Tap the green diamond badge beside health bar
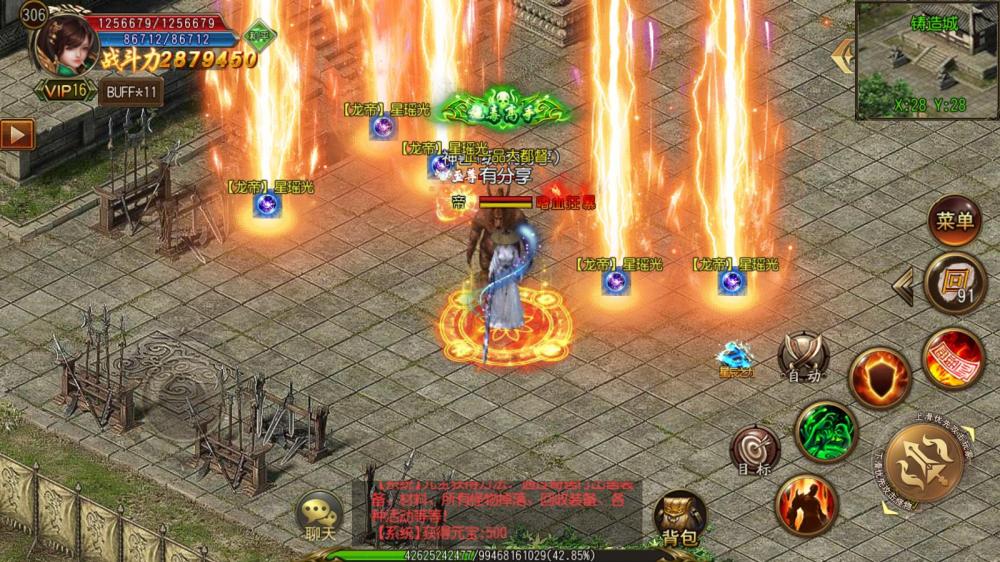 tap(262, 34)
